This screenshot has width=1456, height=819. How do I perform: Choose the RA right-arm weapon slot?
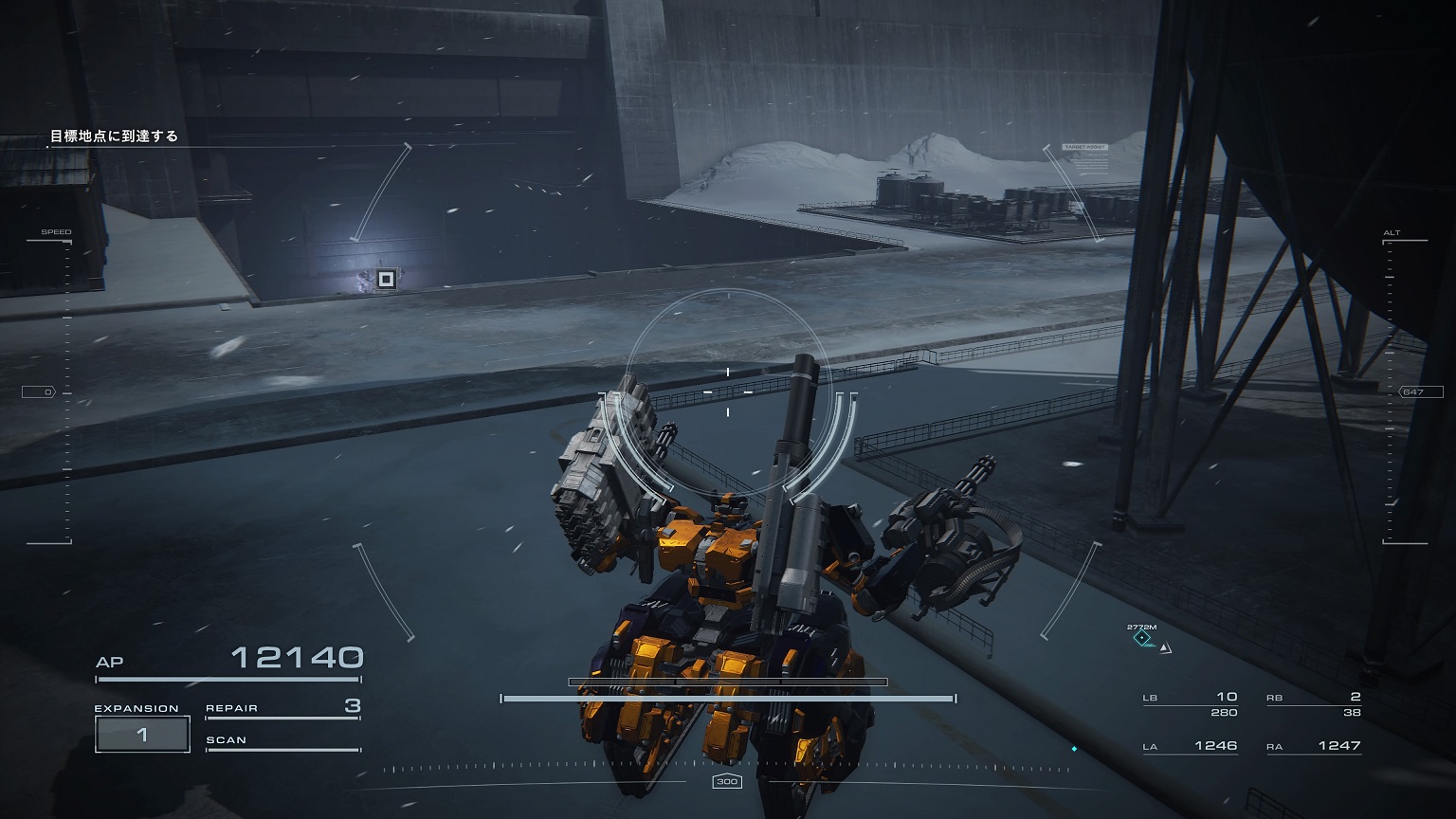1313,746
